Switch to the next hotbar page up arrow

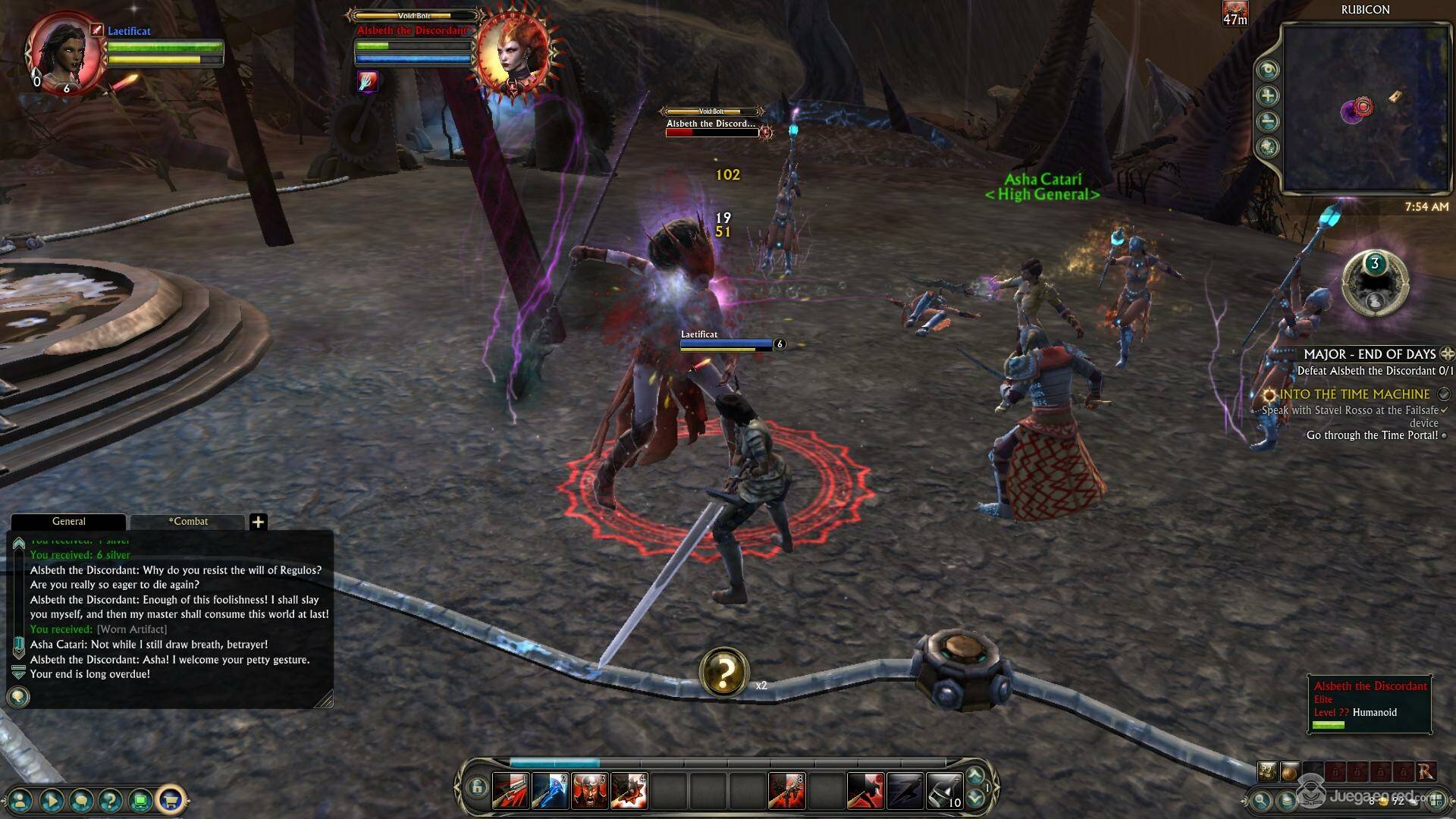(975, 775)
